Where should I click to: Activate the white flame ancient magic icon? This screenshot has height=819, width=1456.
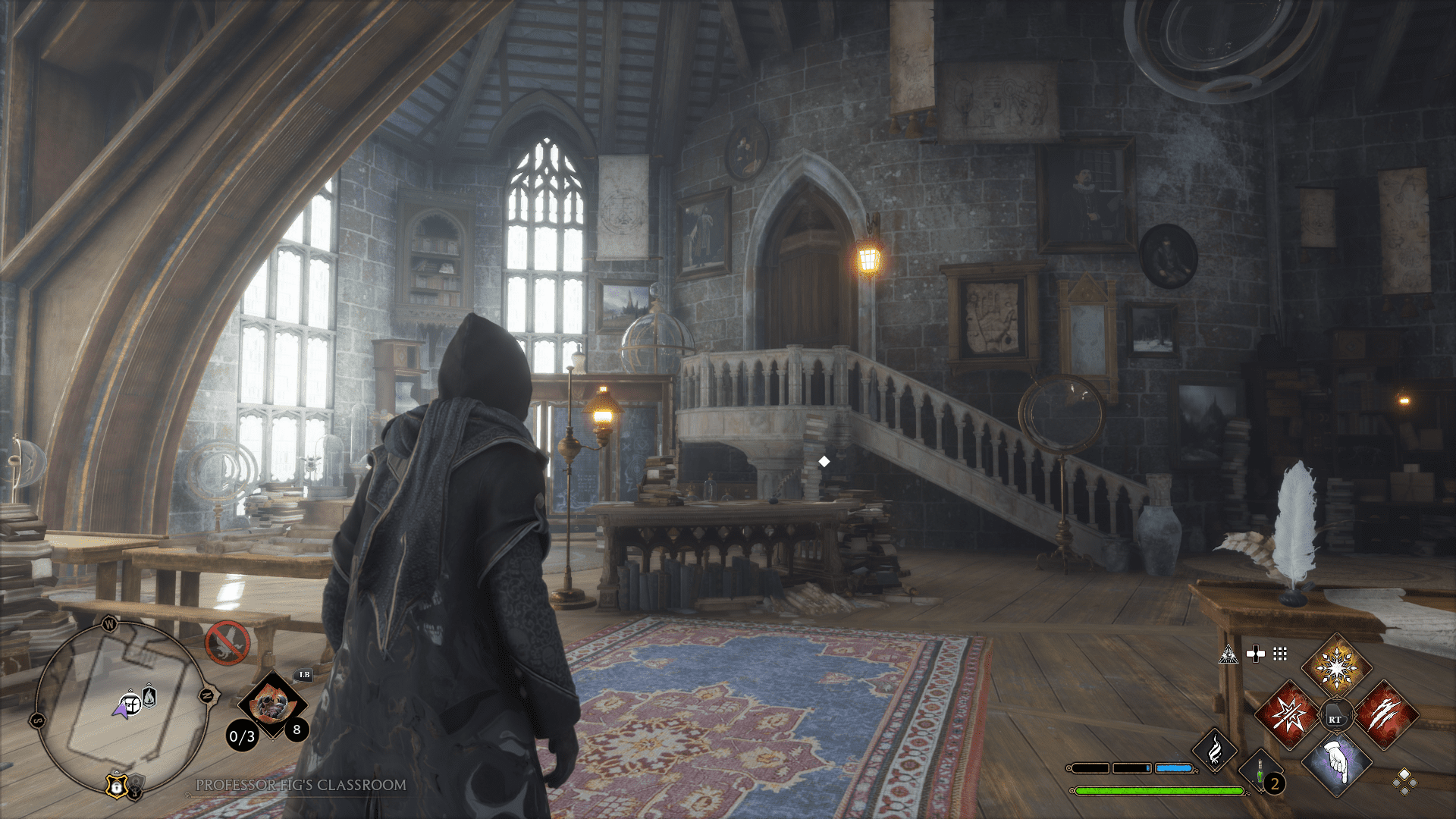tap(1215, 750)
